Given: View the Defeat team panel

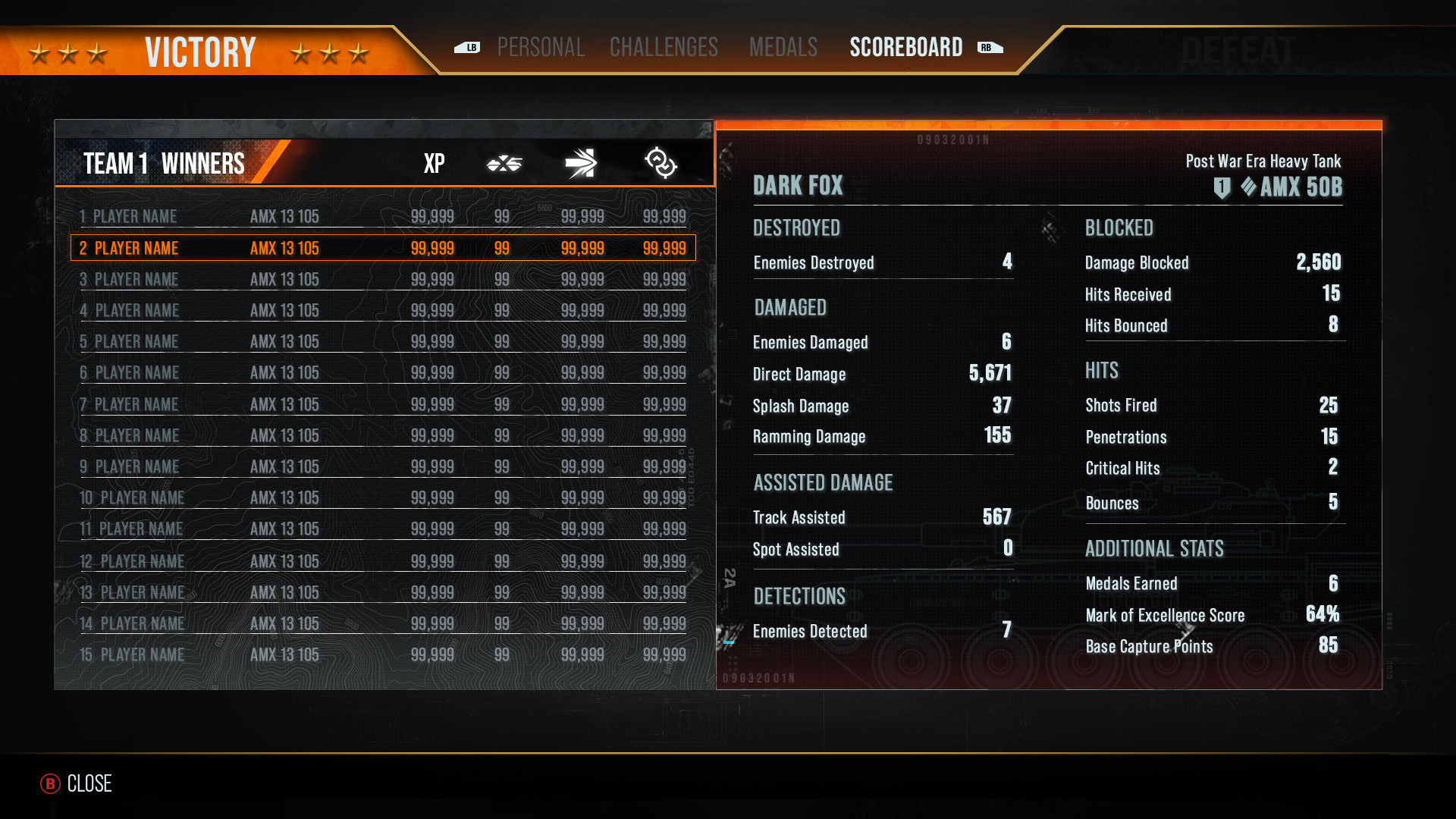Looking at the screenshot, I should coord(1238,52).
